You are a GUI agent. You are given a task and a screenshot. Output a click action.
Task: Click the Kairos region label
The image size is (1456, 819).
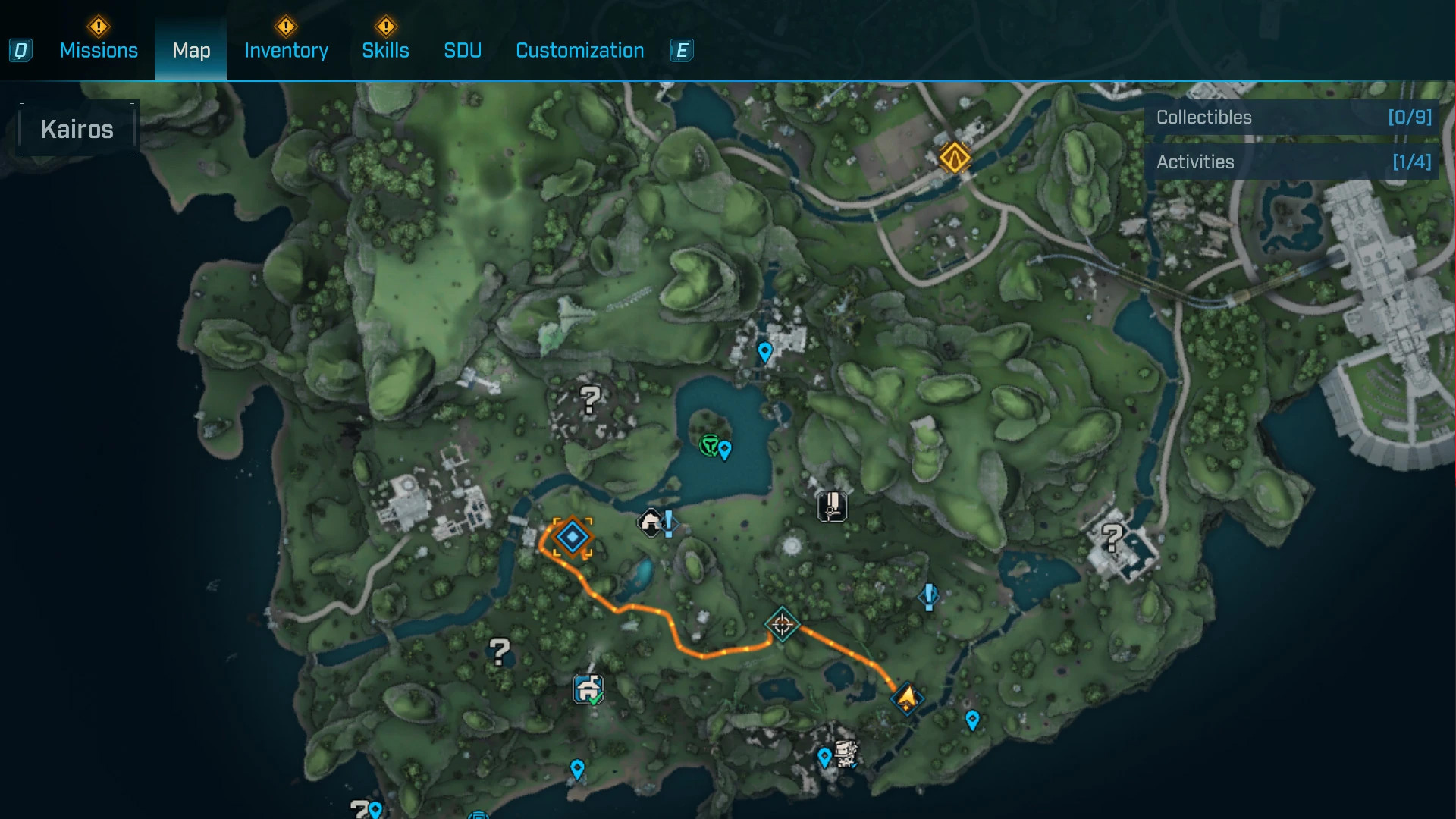77,129
